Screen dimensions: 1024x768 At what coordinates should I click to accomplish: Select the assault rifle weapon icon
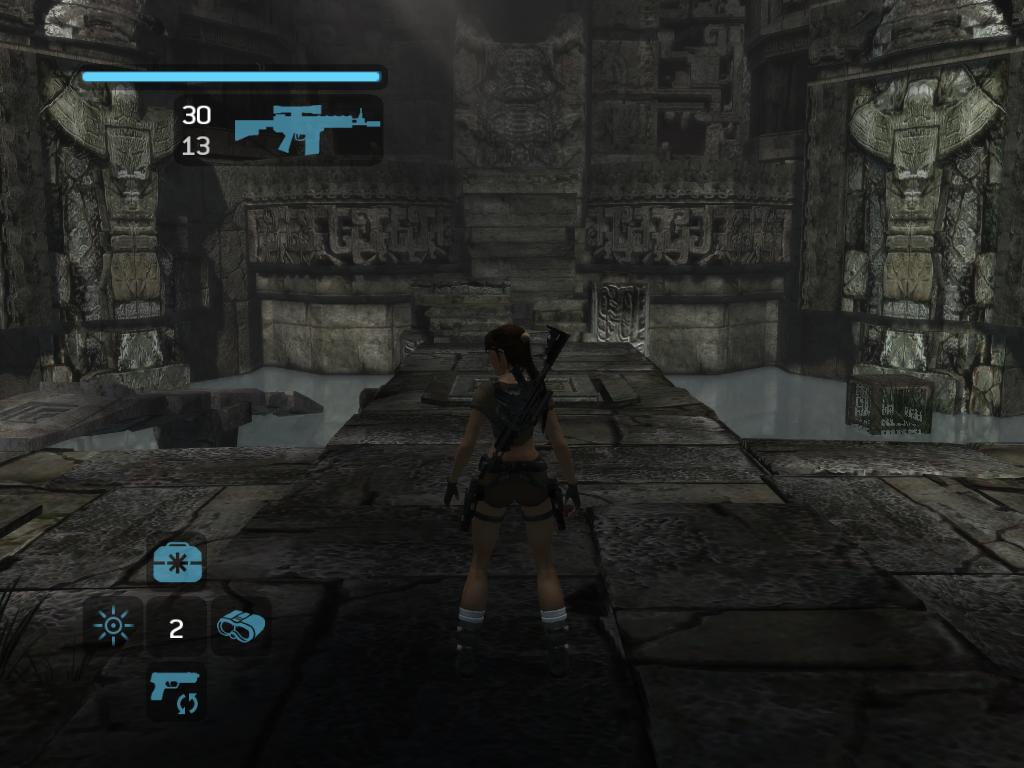coord(307,129)
